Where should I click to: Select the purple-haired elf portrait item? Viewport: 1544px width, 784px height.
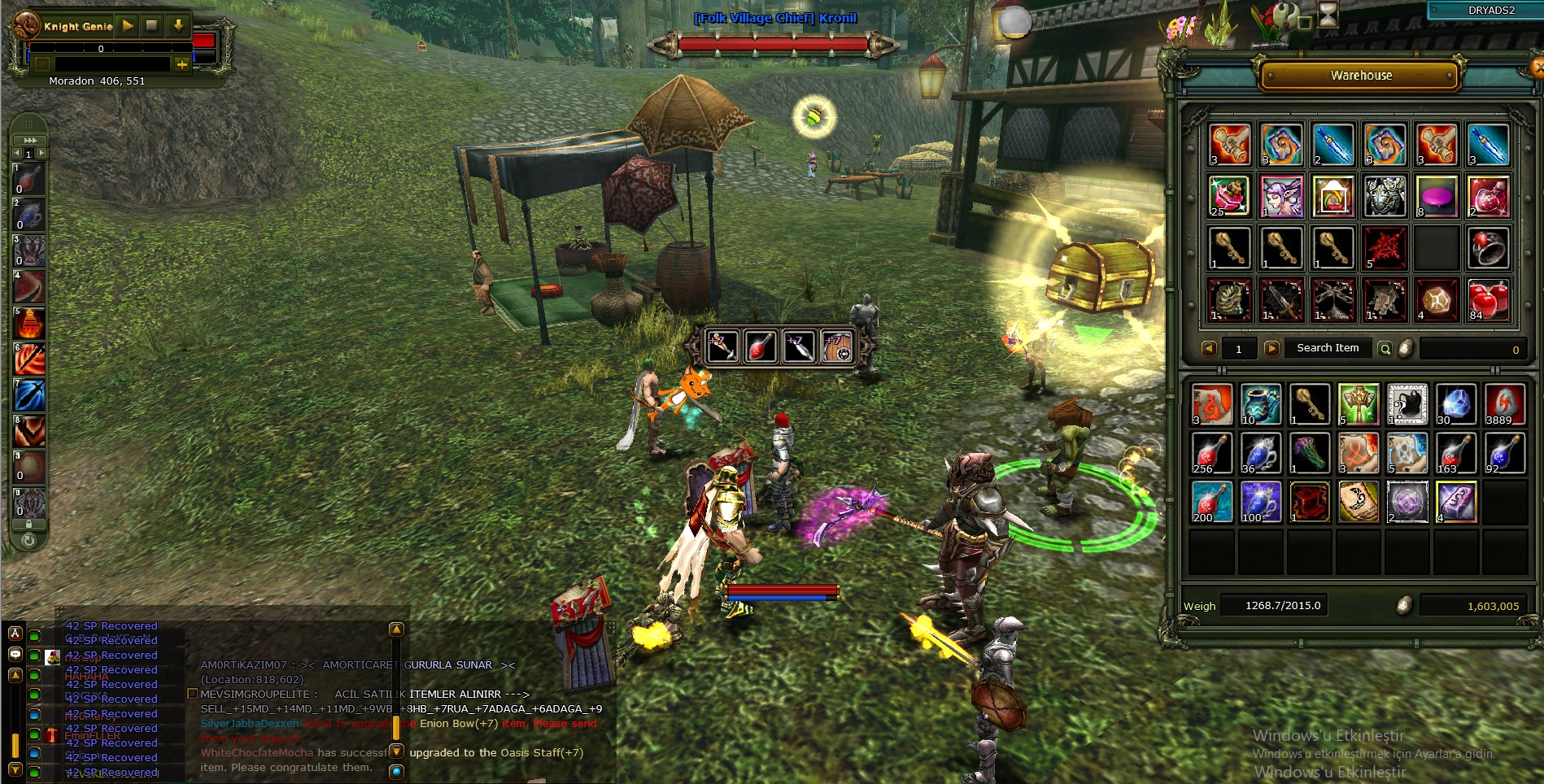1281,196
